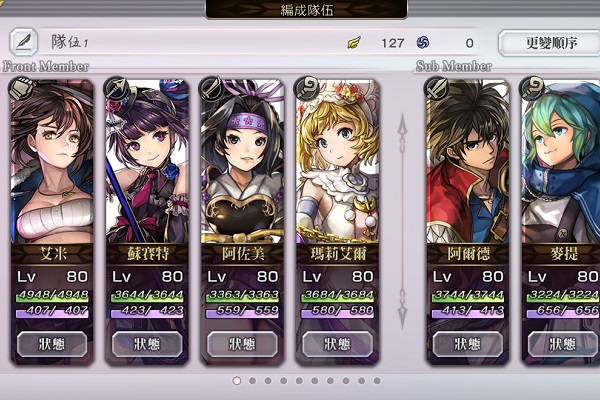Open 艾米's 狀態 status page

click(50, 344)
